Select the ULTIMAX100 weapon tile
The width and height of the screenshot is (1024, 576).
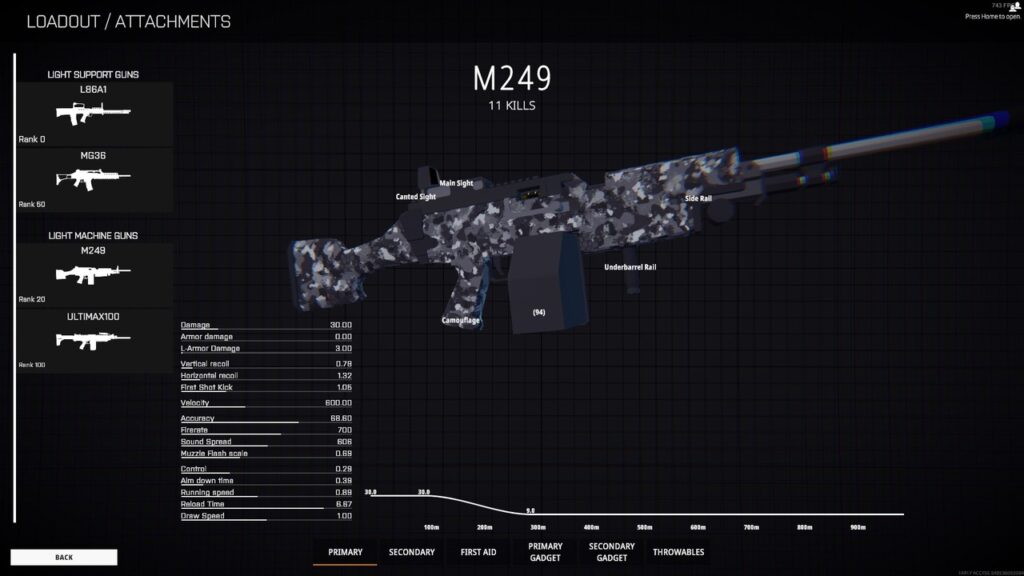94,340
